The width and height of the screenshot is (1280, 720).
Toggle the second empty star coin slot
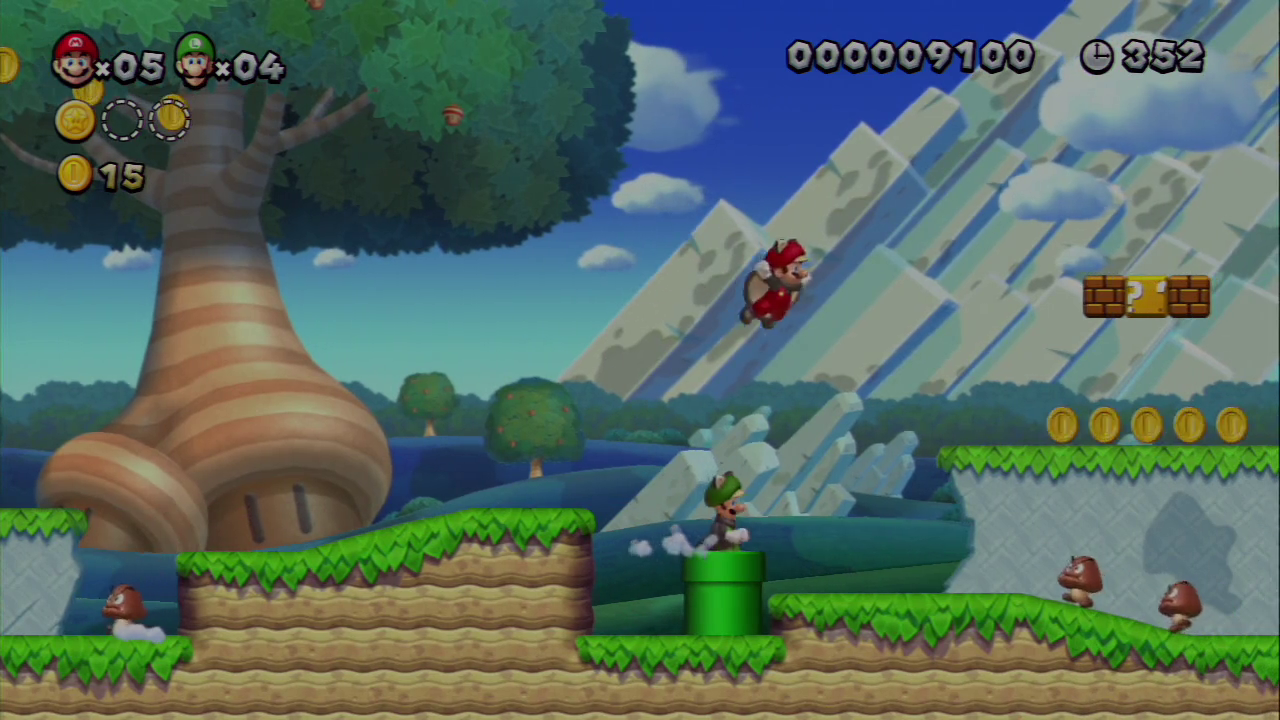(170, 120)
